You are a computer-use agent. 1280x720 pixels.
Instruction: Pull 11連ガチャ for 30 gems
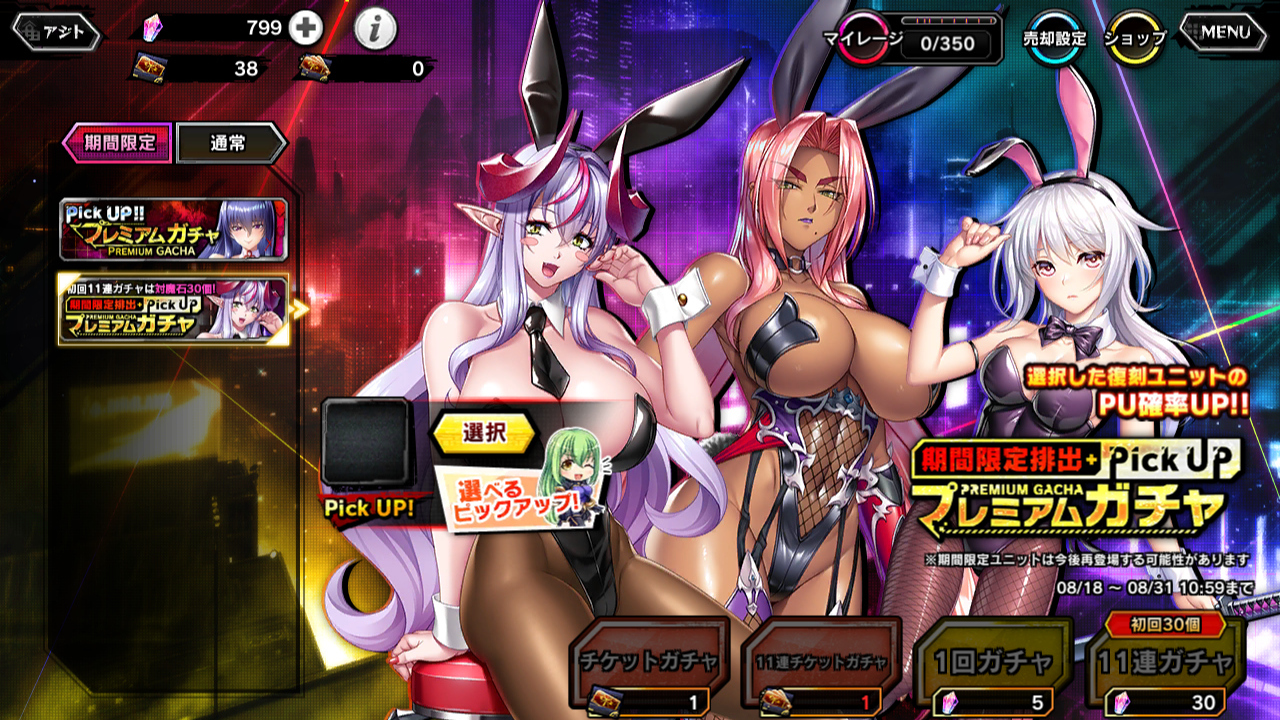click(1163, 668)
